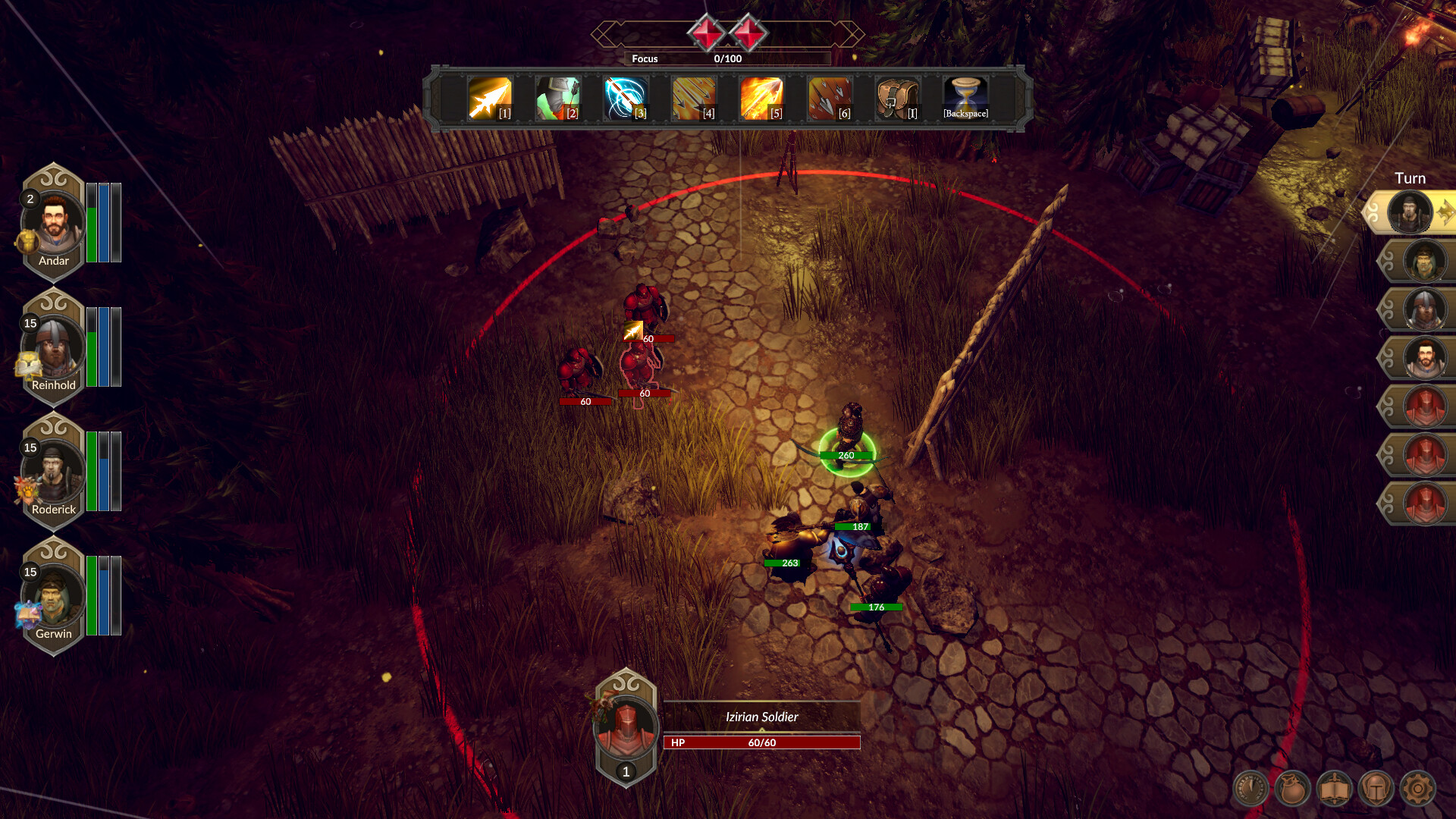Open the backpack inventory from the hotbar
This screenshot has width=1456, height=819.
click(897, 97)
